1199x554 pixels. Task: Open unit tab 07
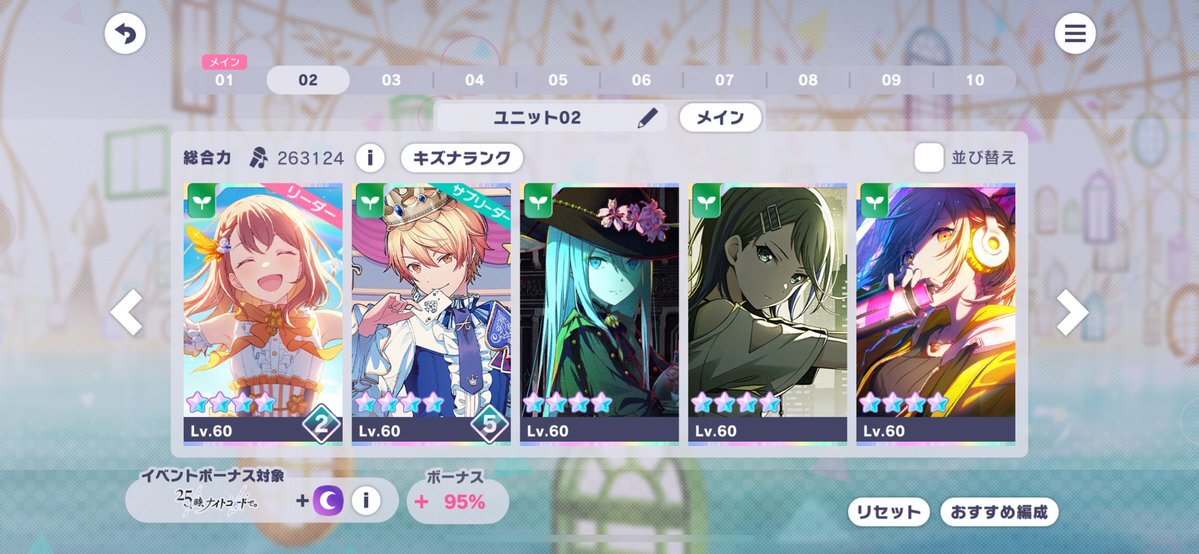point(724,80)
